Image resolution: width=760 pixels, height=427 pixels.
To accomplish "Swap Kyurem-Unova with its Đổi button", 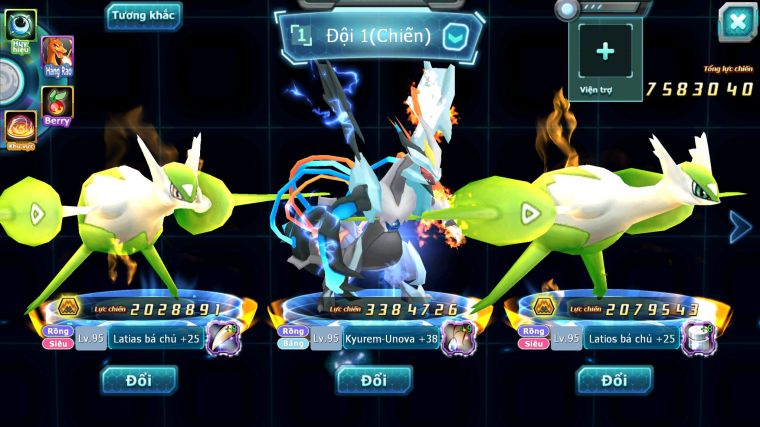I will click(x=374, y=379).
